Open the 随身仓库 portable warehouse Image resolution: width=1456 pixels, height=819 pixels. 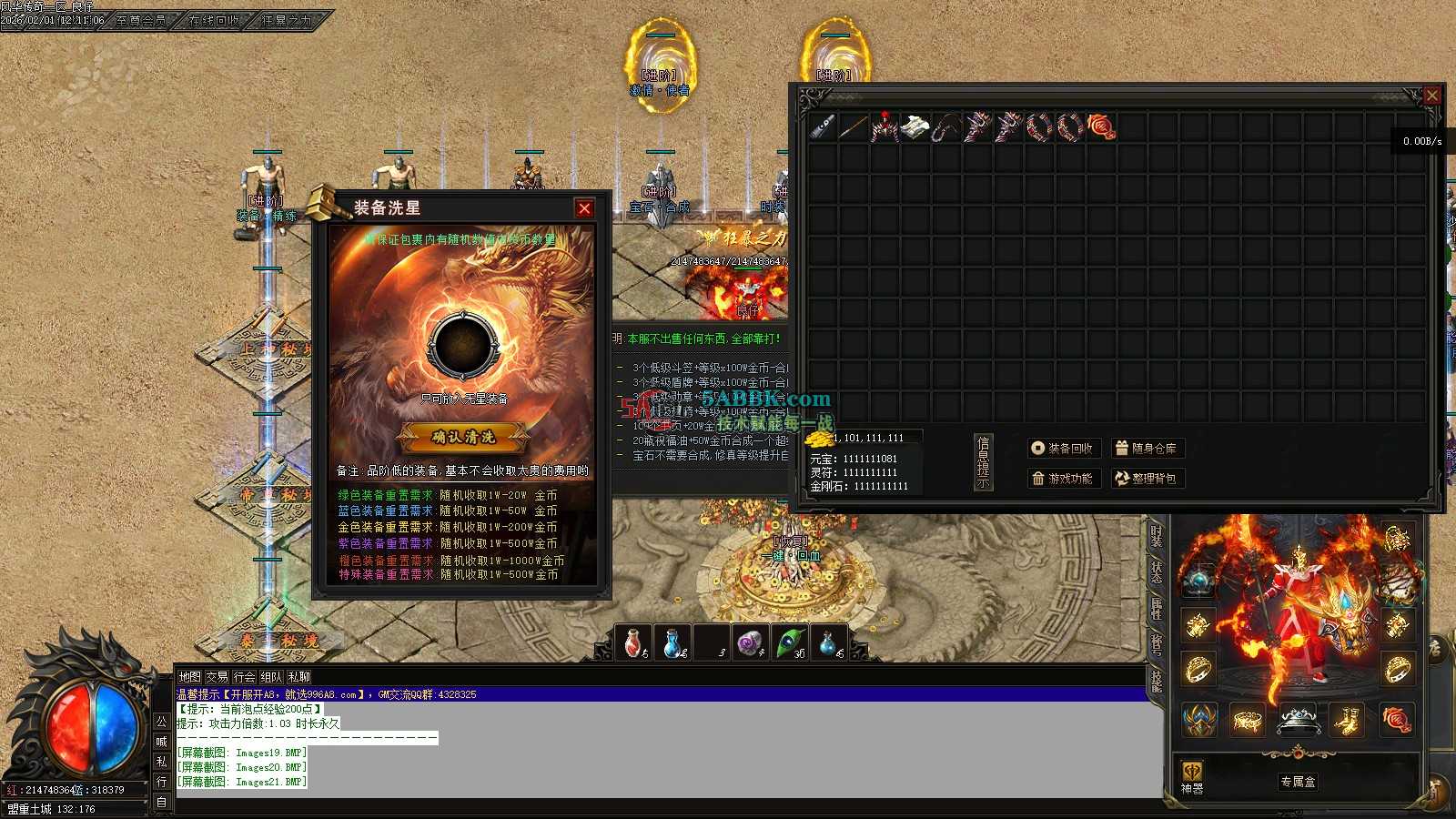point(1147,449)
